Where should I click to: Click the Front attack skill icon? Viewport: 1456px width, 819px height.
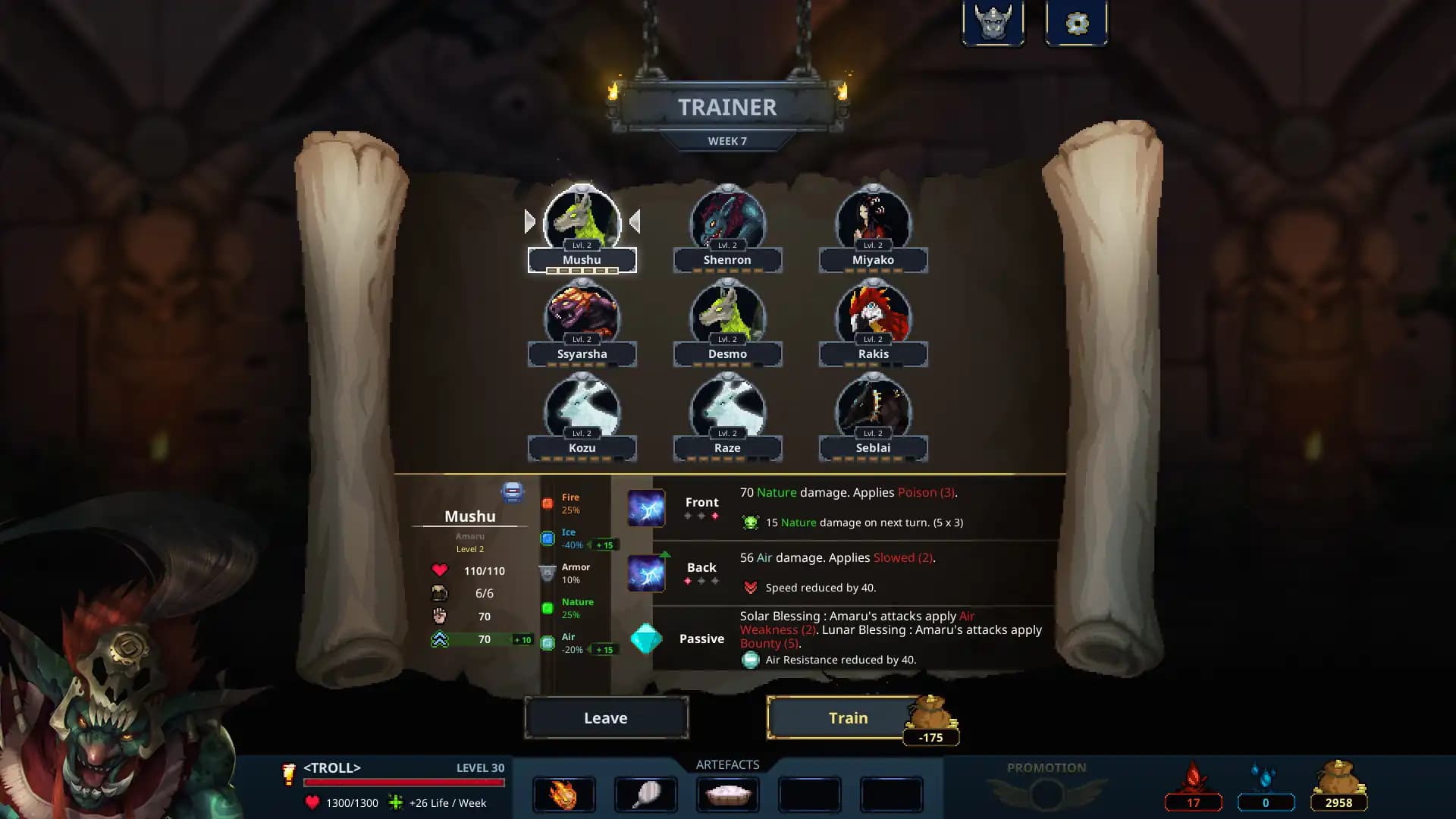(x=646, y=509)
